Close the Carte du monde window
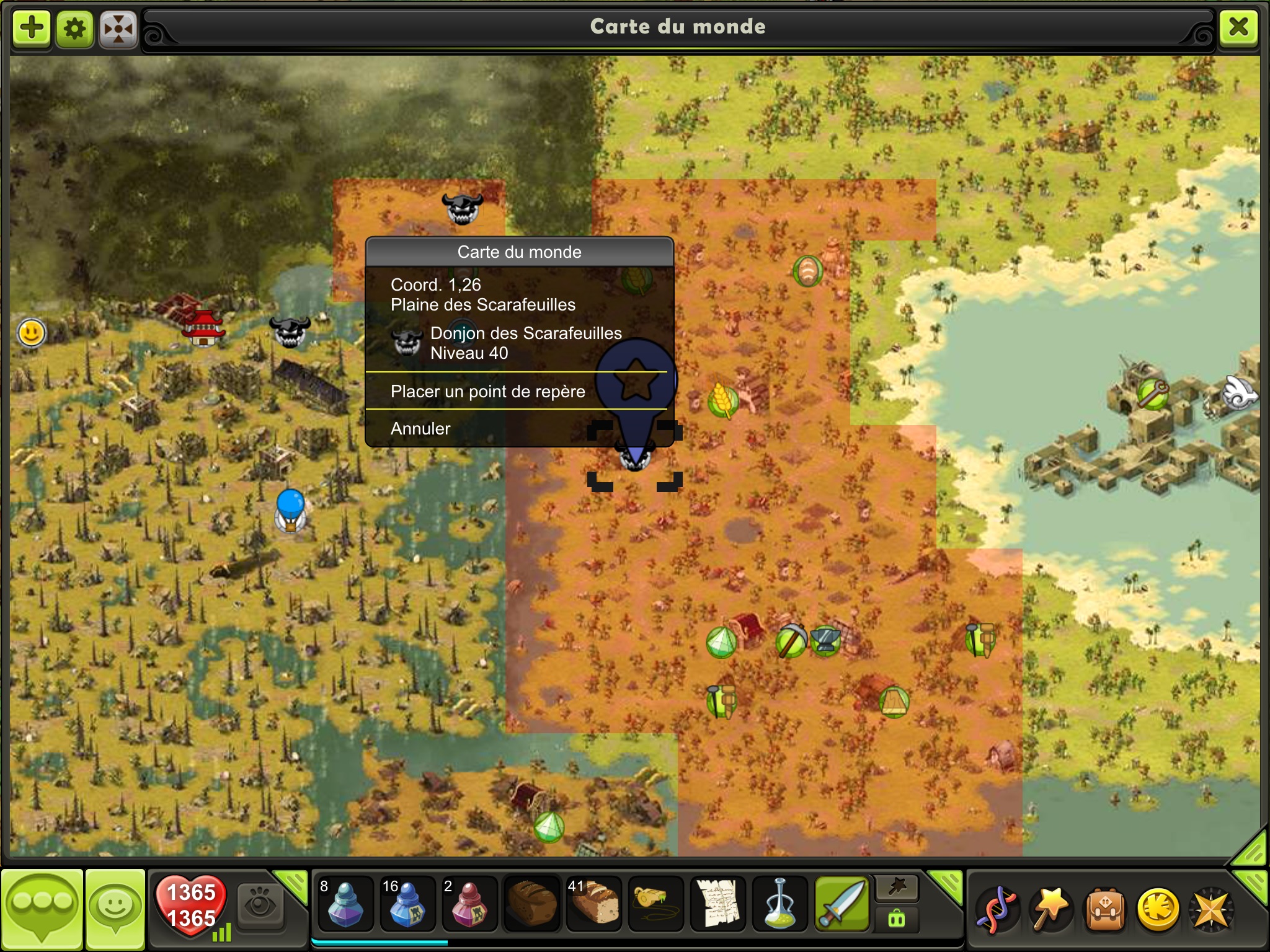This screenshot has height=952, width=1270. click(1238, 27)
